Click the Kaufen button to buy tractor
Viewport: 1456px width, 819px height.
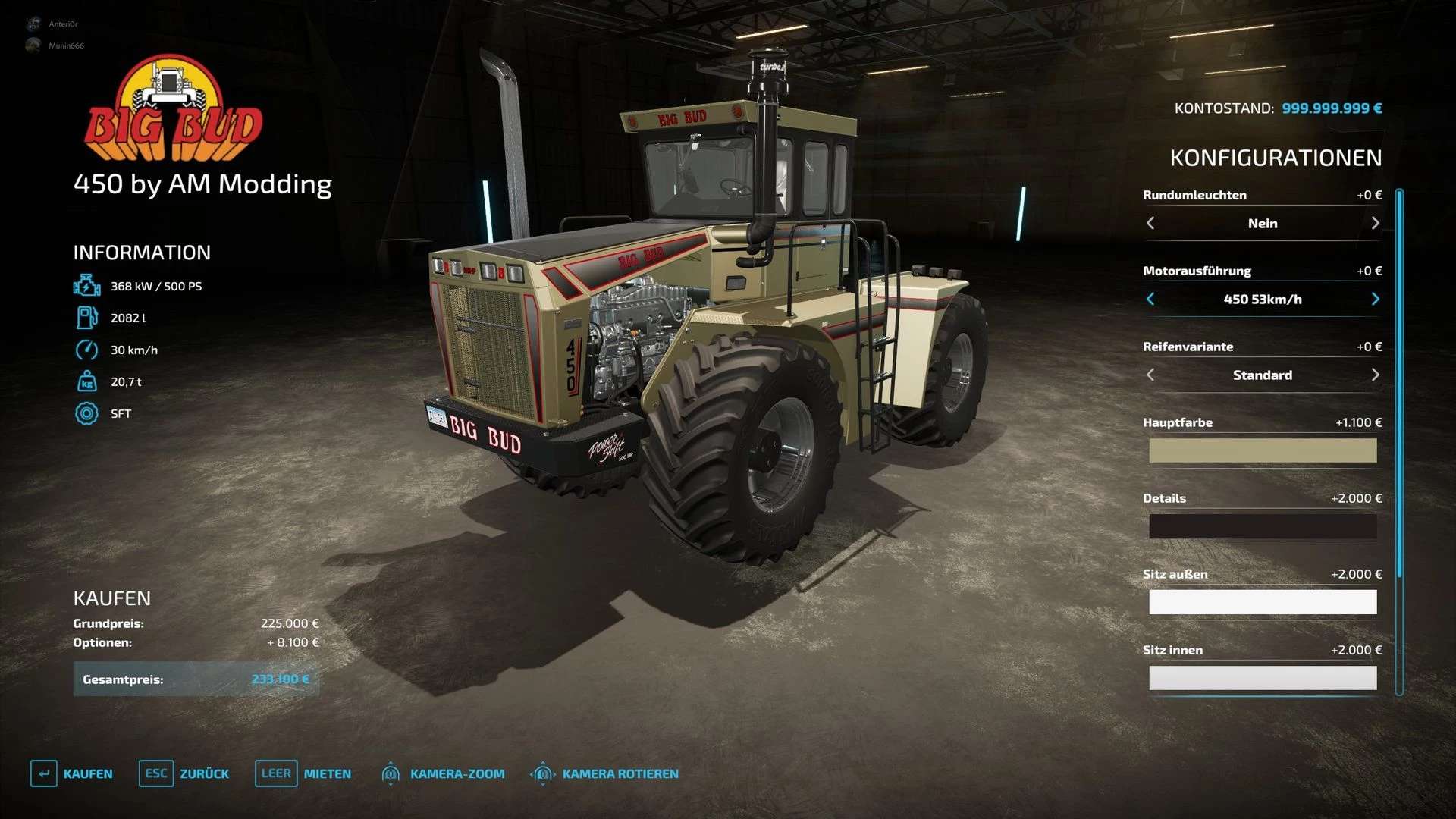(72, 773)
